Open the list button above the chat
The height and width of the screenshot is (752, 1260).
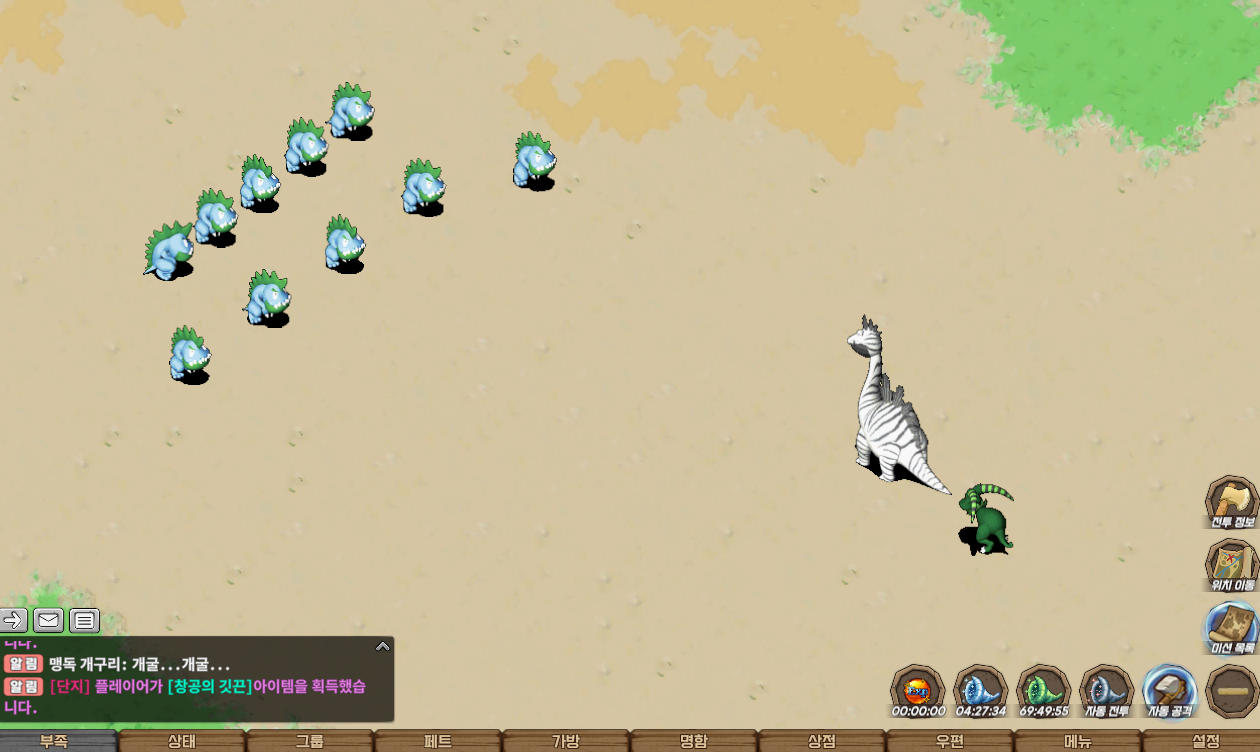pos(85,621)
